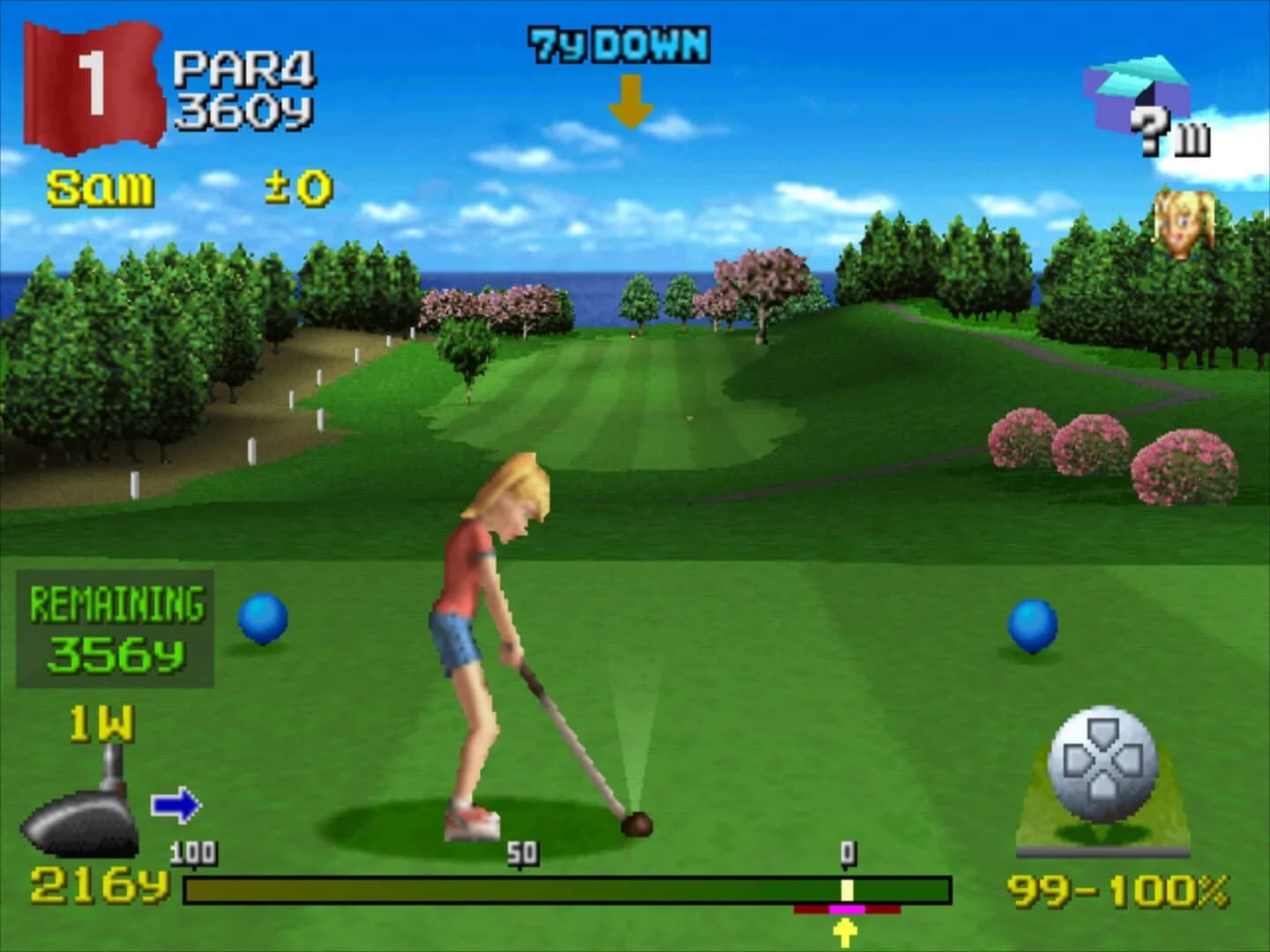Screen dimensions: 1270x952
Task: Toggle the right blue tee marker ball
Action: click(x=1034, y=626)
